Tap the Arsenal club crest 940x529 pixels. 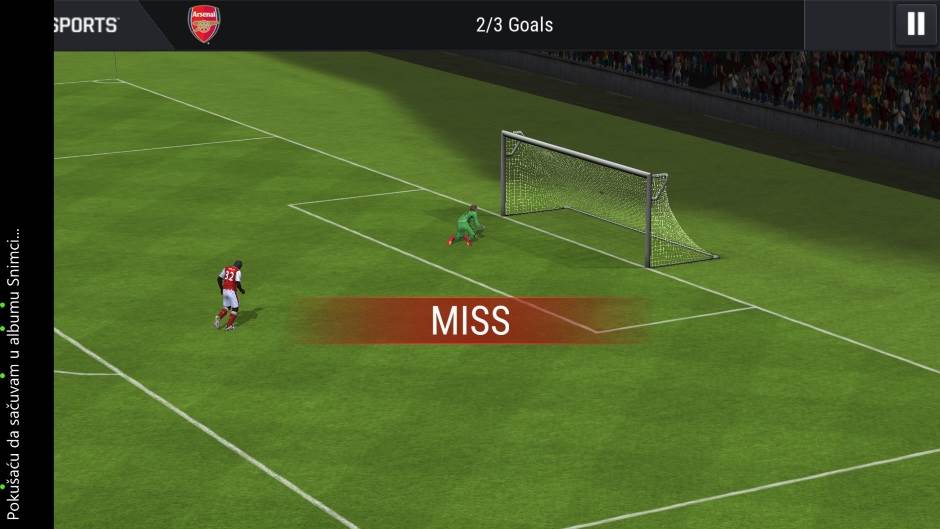click(x=204, y=24)
